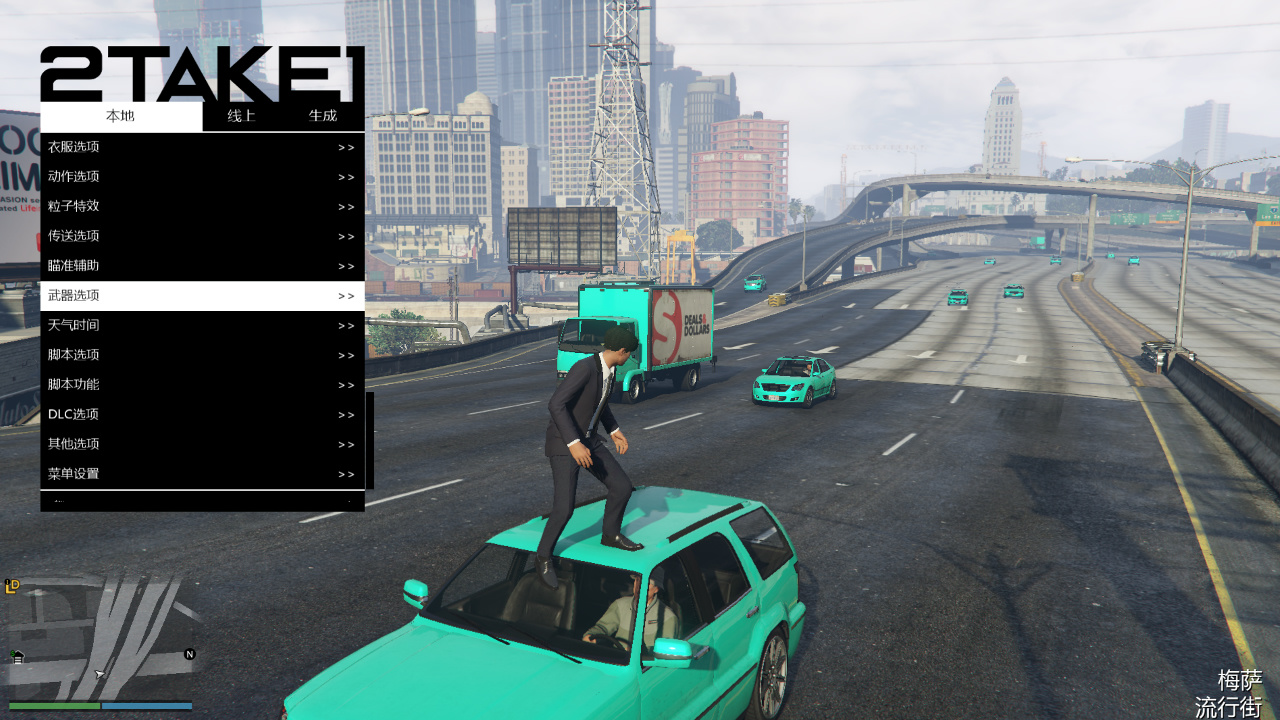Click the minimap radar
This screenshot has height=720, width=1280.
coord(100,638)
